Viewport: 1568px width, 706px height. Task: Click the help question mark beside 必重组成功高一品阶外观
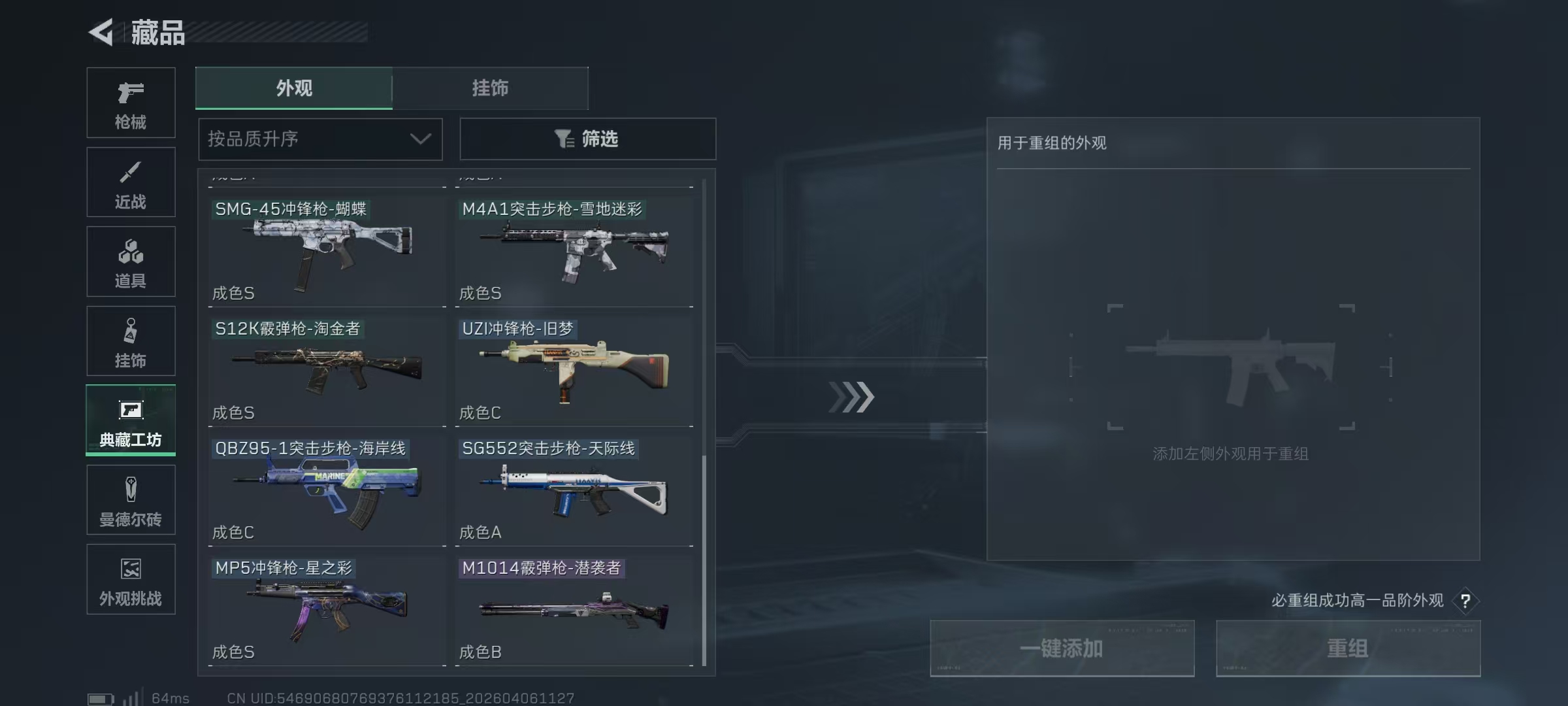tap(1467, 601)
